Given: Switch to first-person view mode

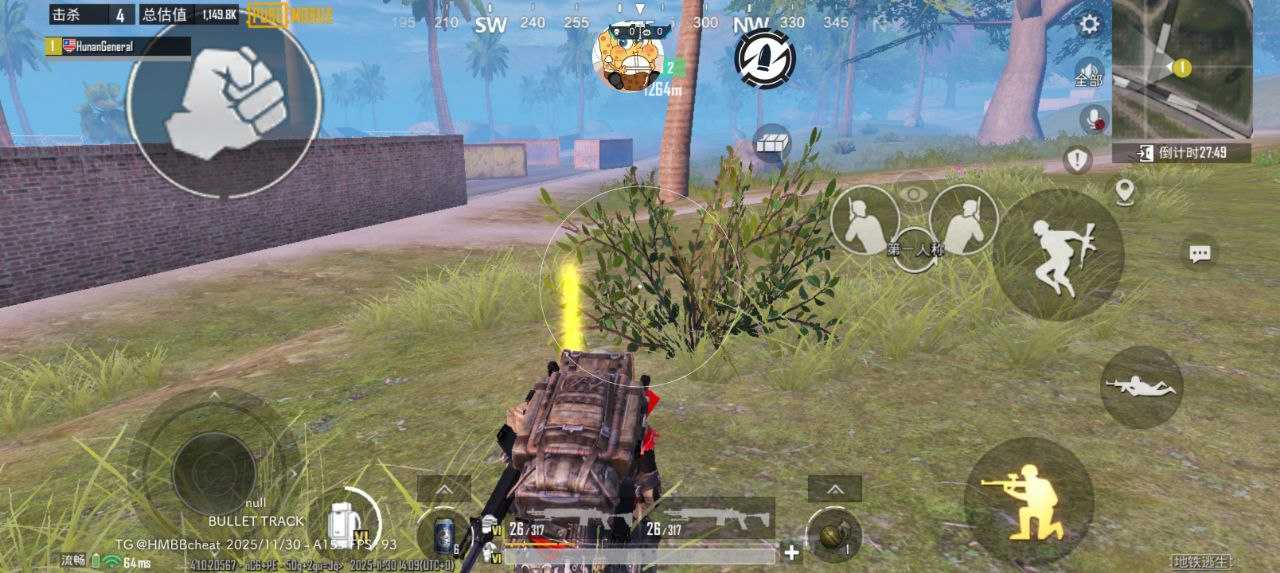Looking at the screenshot, I should coord(914,250).
